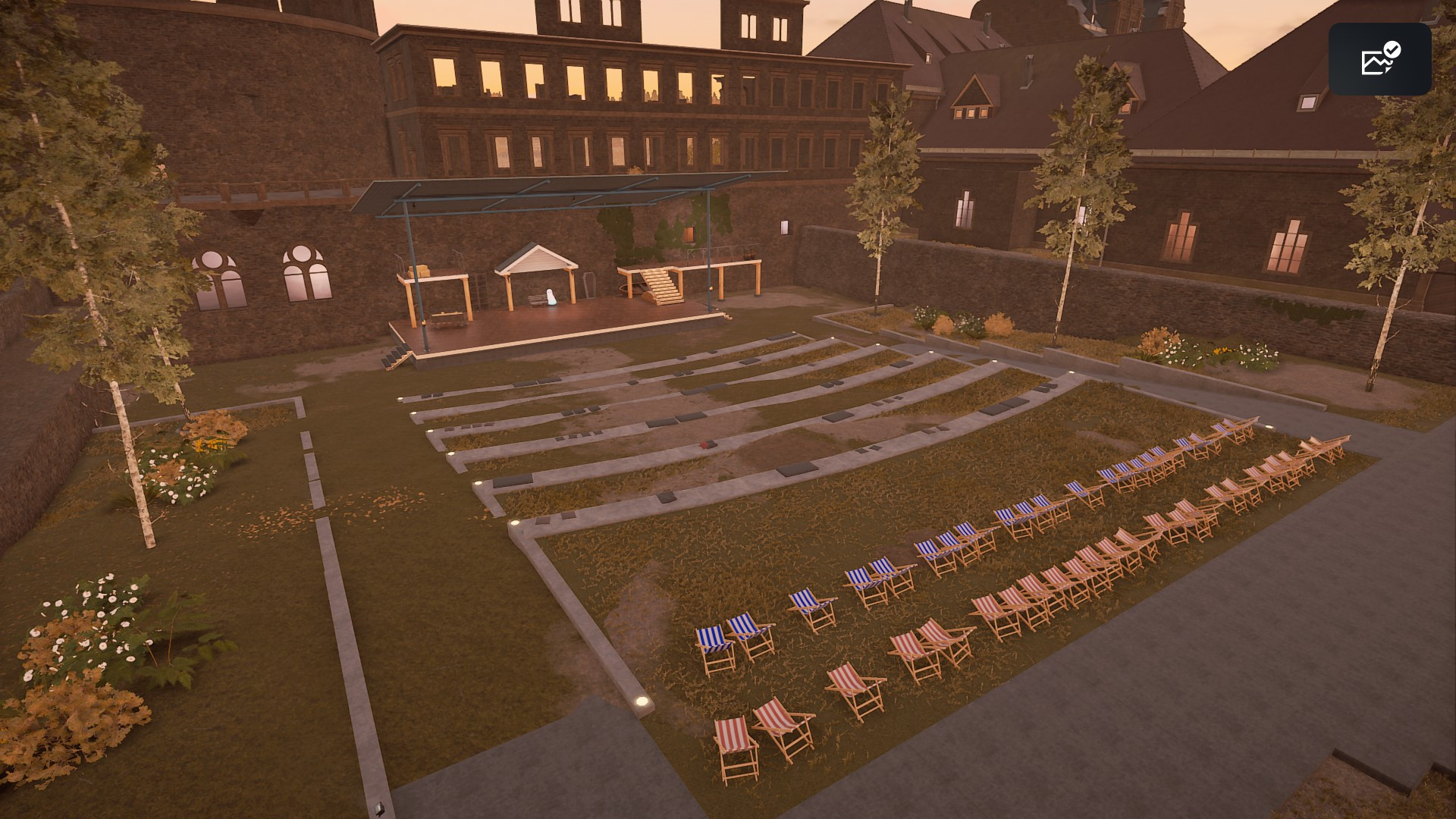This screenshot has height=819, width=1456.
Task: Click the picture checkmark icon button
Action: 1379,59
